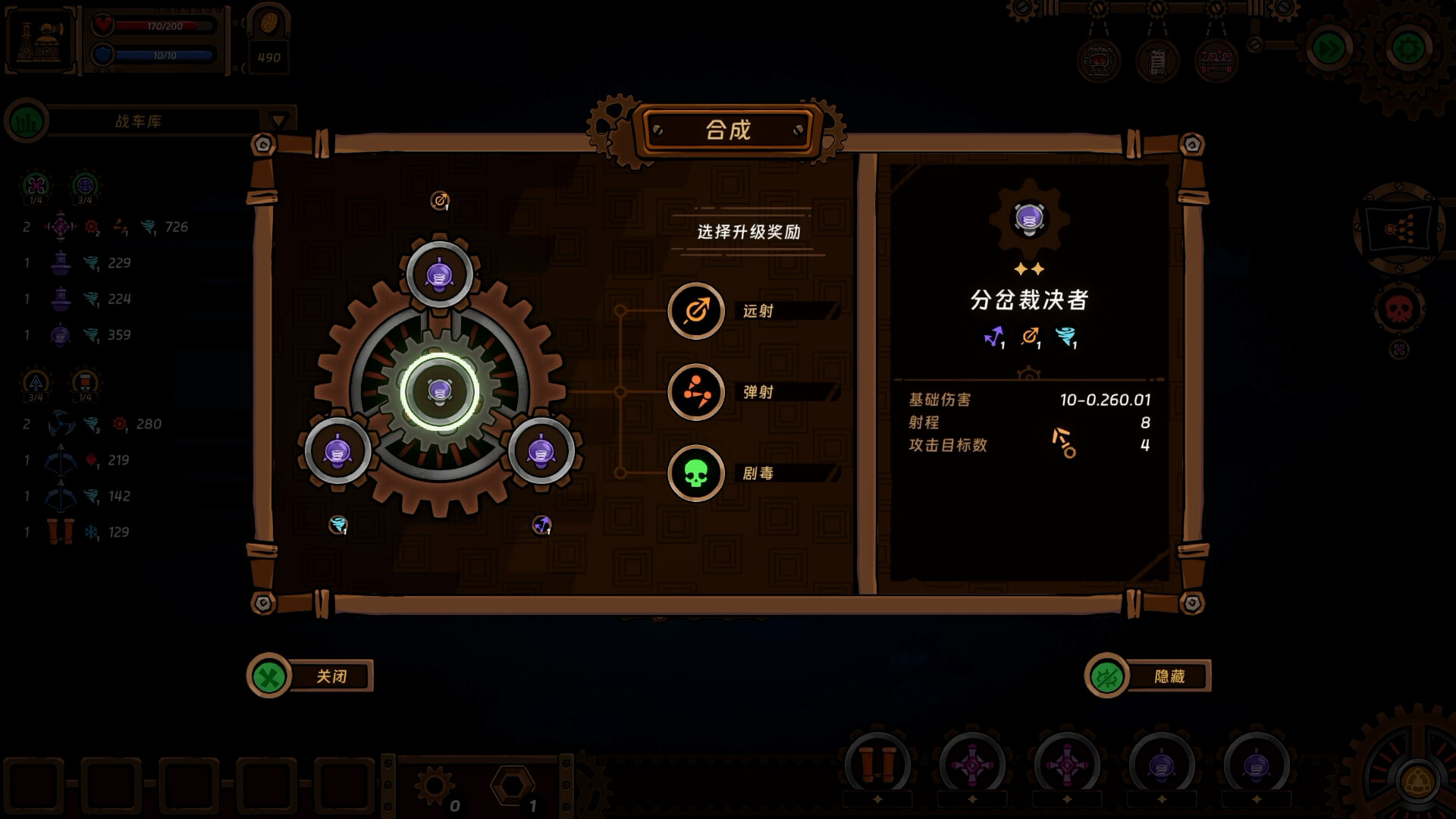Click the glowing turret in the gear center

438,392
